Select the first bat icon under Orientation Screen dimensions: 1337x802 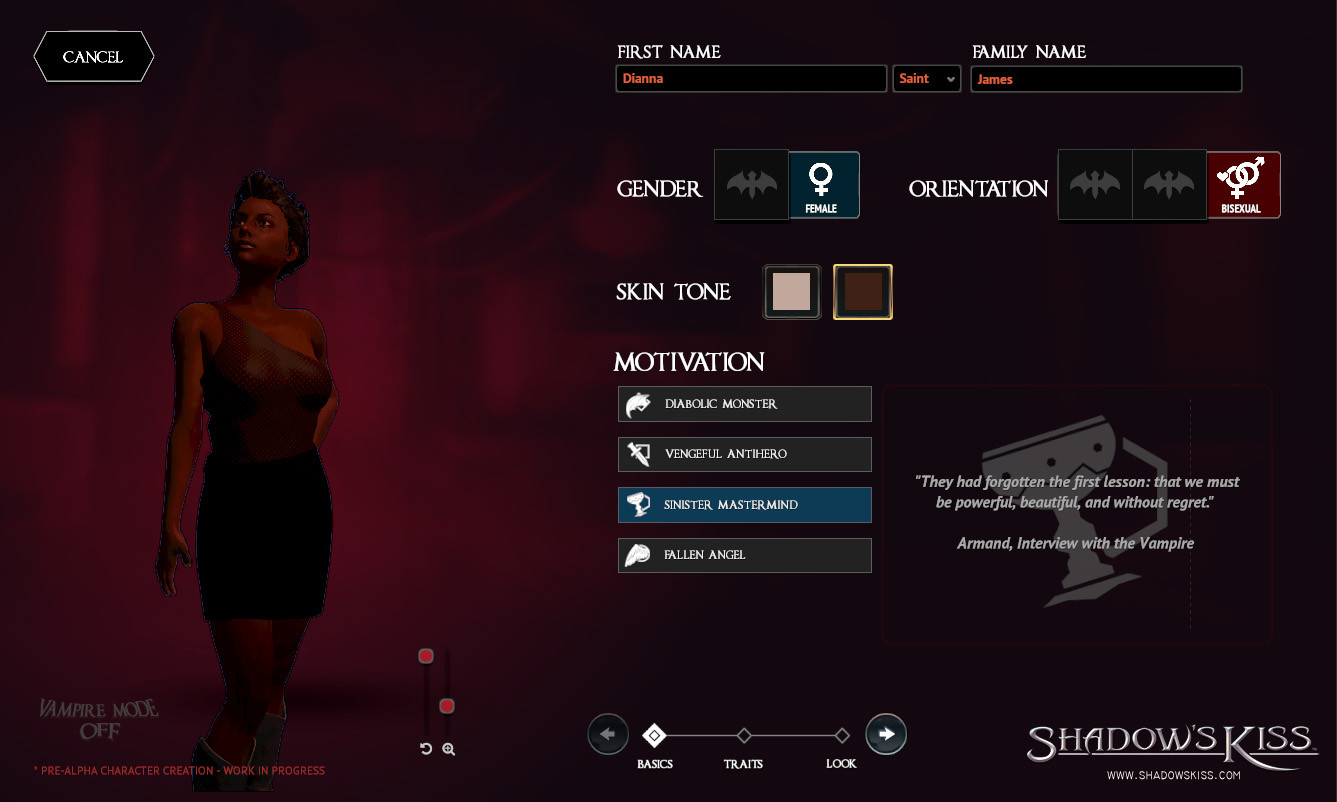tap(1095, 184)
